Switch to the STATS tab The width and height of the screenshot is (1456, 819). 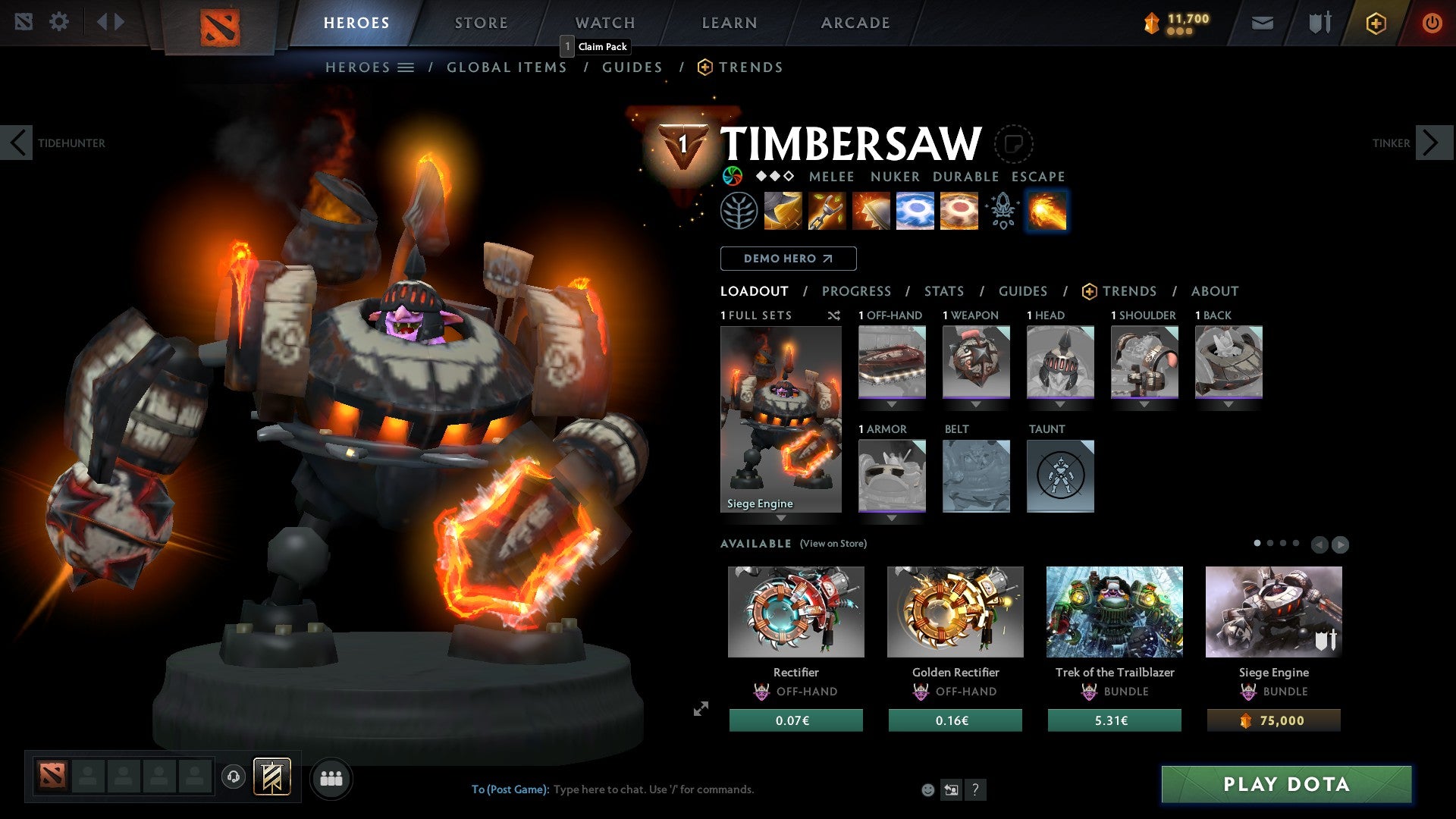pyautogui.click(x=943, y=291)
